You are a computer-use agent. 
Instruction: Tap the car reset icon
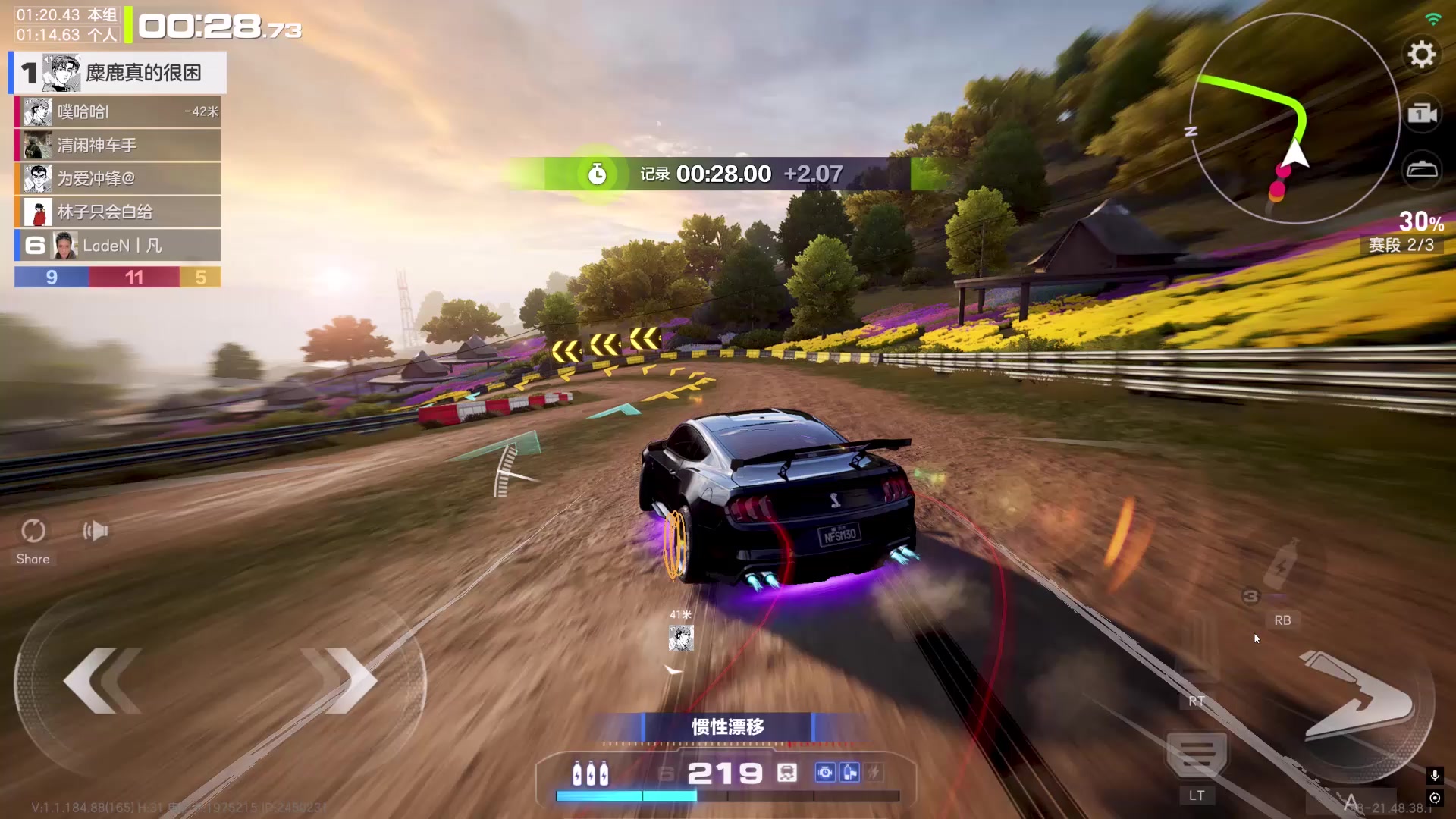click(x=1422, y=169)
